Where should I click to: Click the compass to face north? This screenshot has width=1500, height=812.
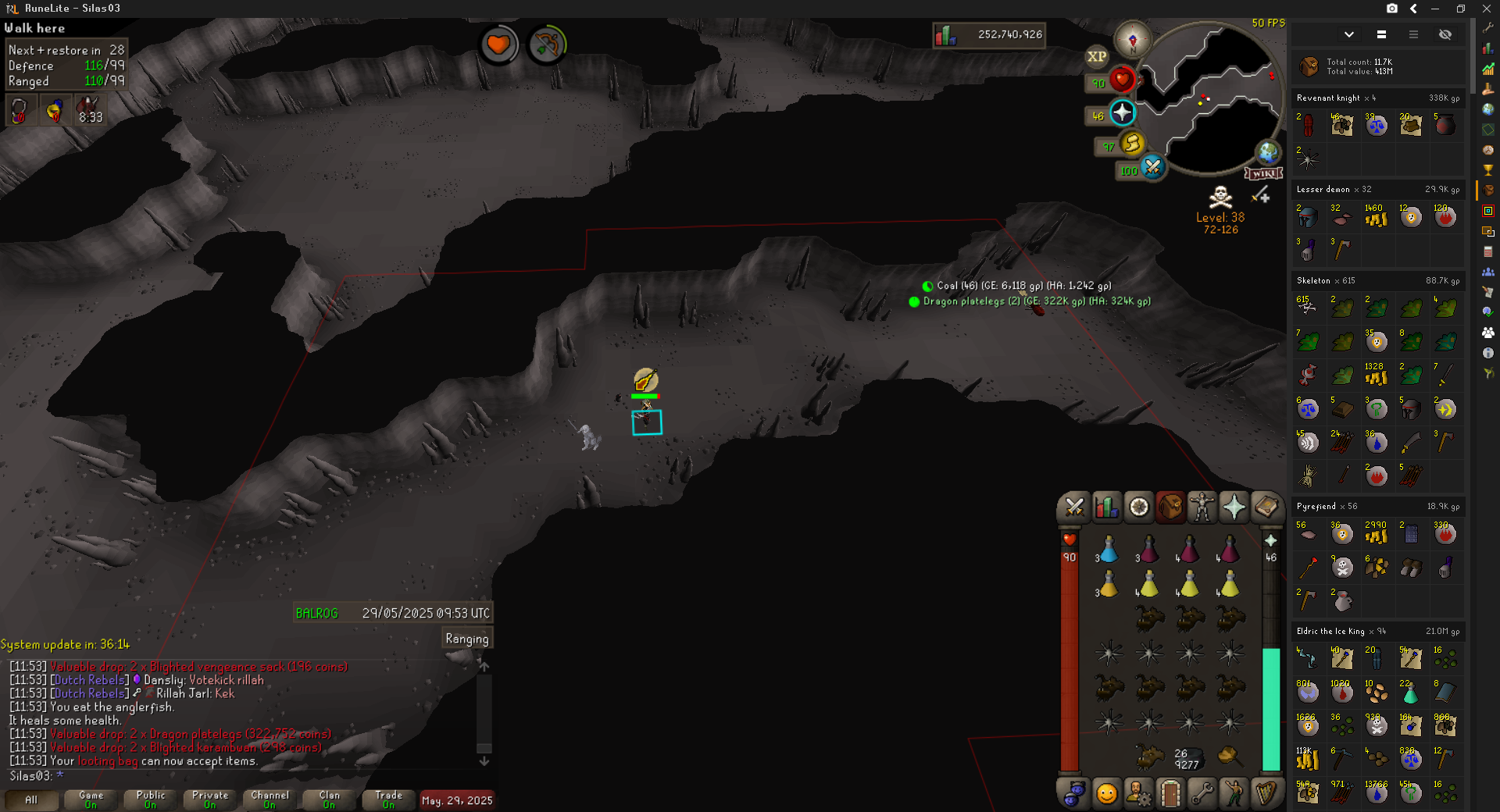point(1132,39)
